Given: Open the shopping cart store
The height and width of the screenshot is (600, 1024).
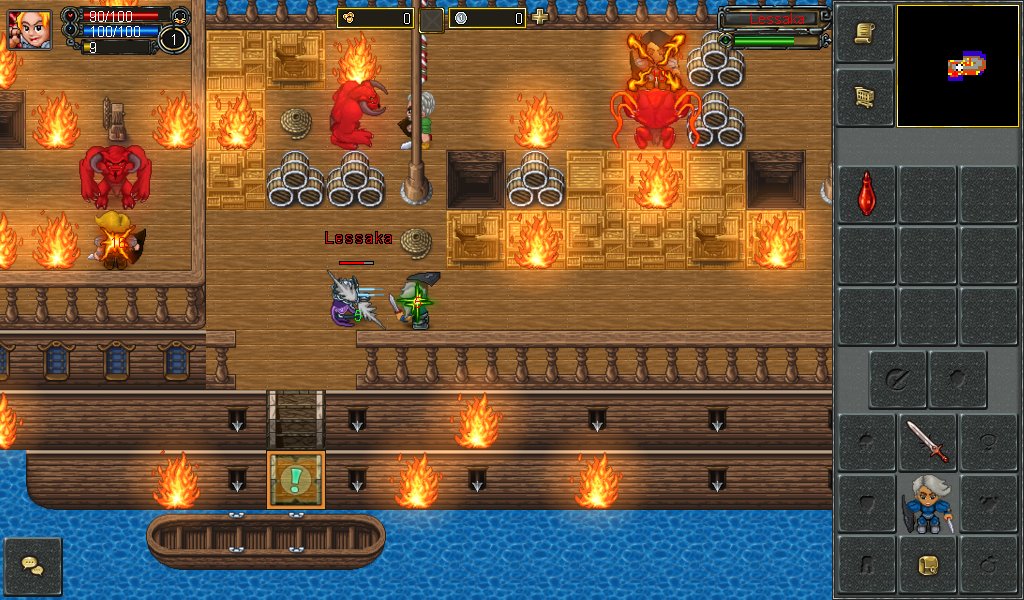Looking at the screenshot, I should pos(864,96).
